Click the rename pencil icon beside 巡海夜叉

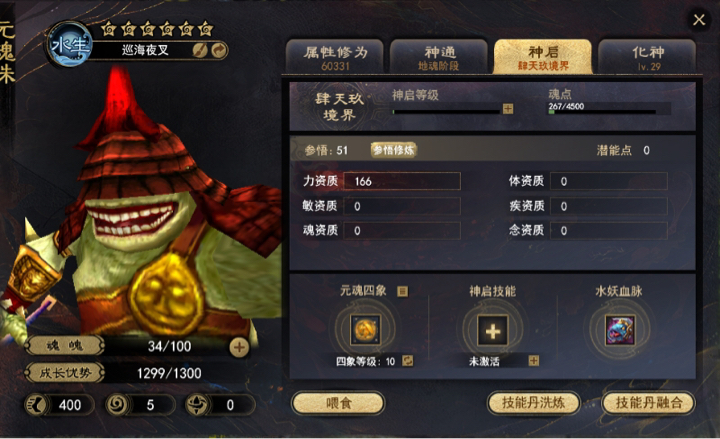200,50
